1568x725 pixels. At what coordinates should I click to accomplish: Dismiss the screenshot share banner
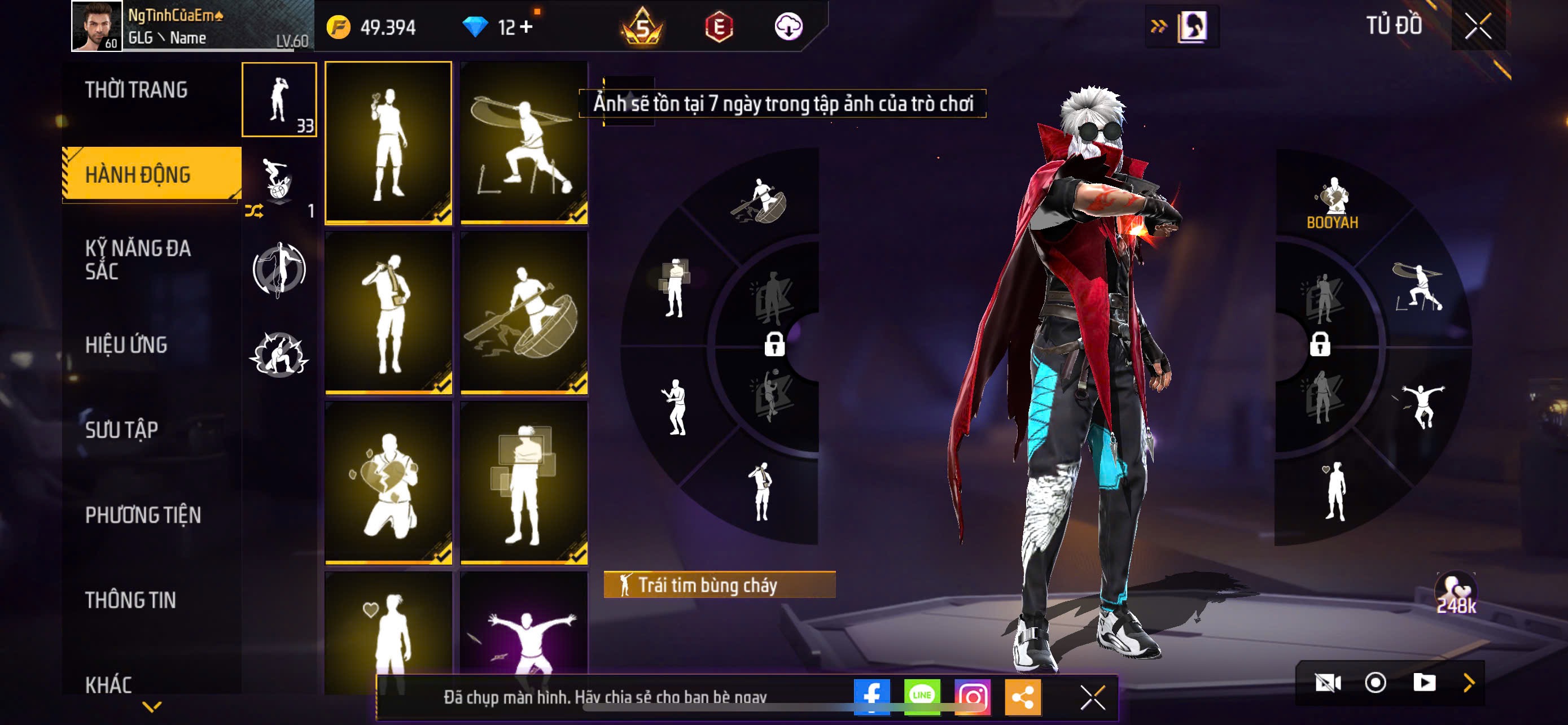1092,697
